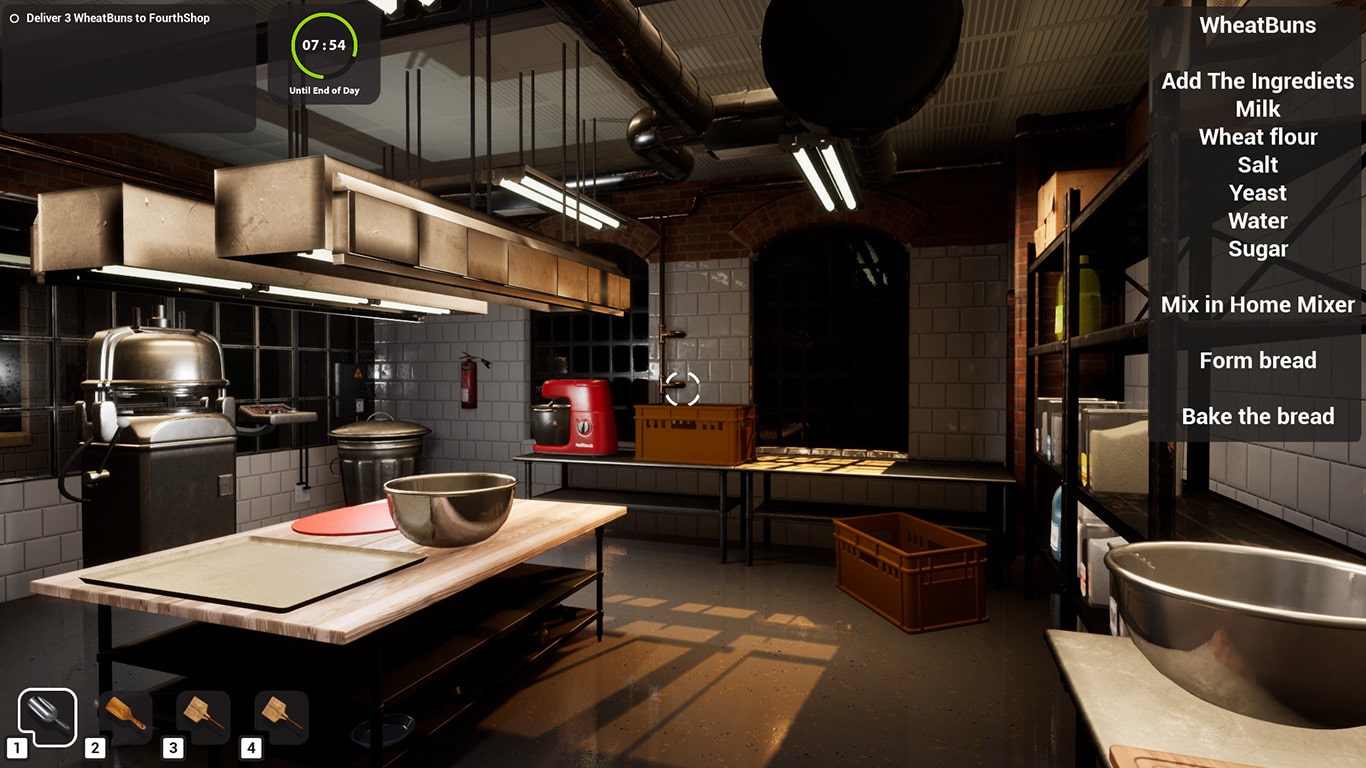
Task: Select Milk in the ingredient list
Action: pos(1256,108)
